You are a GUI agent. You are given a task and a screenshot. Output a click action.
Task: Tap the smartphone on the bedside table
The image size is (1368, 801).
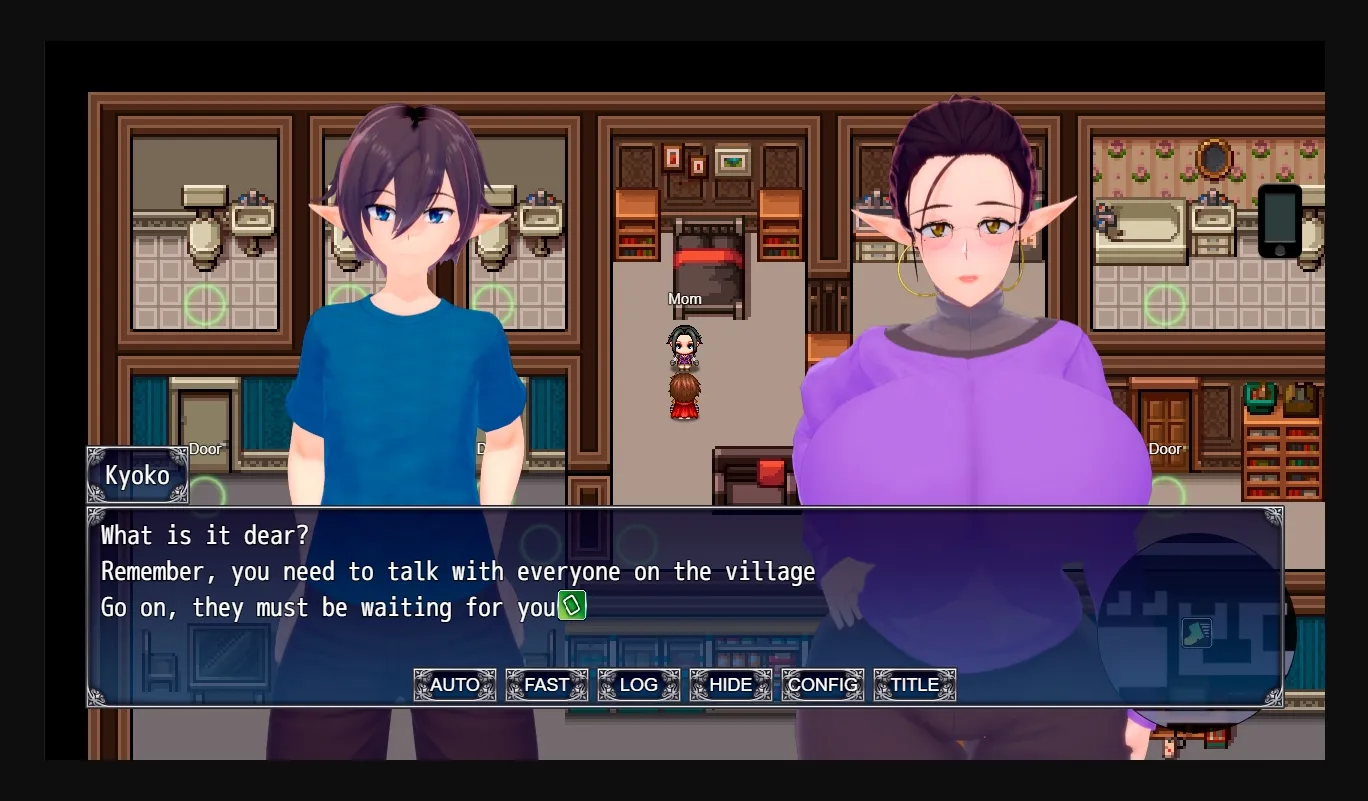tap(1279, 222)
